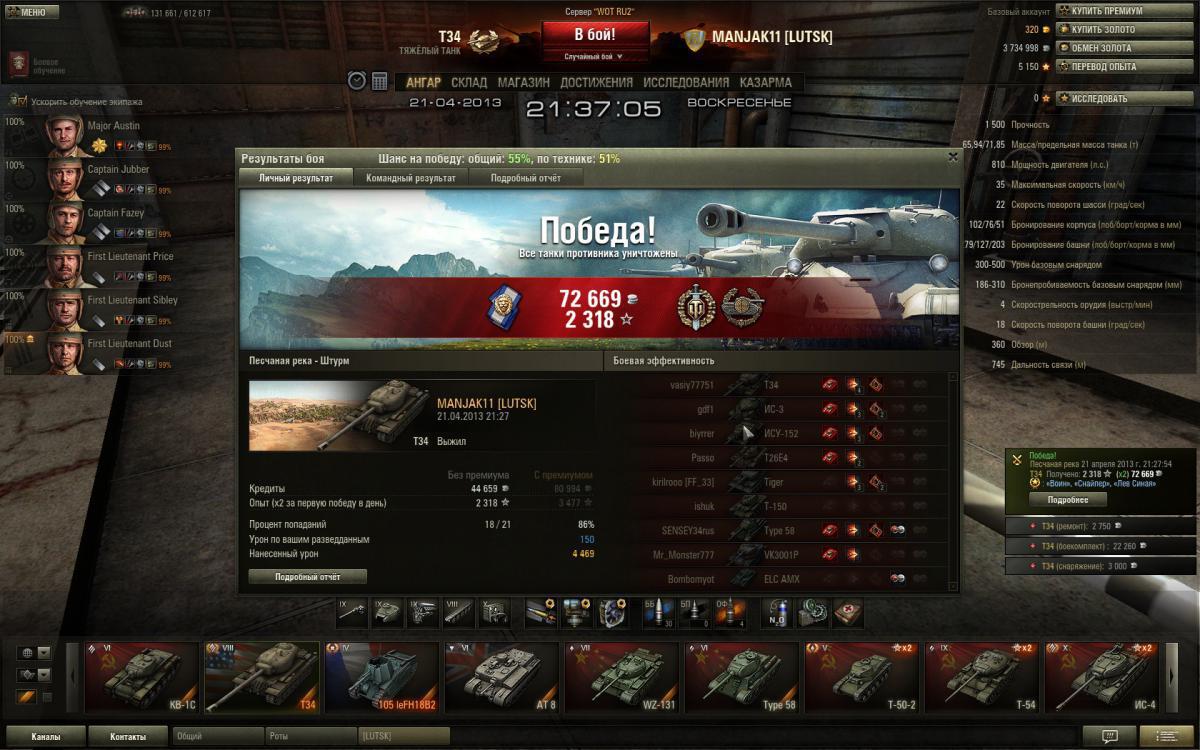
Task: Open the ОБМЕН ЗОЛОТА exchange
Action: 1101,48
